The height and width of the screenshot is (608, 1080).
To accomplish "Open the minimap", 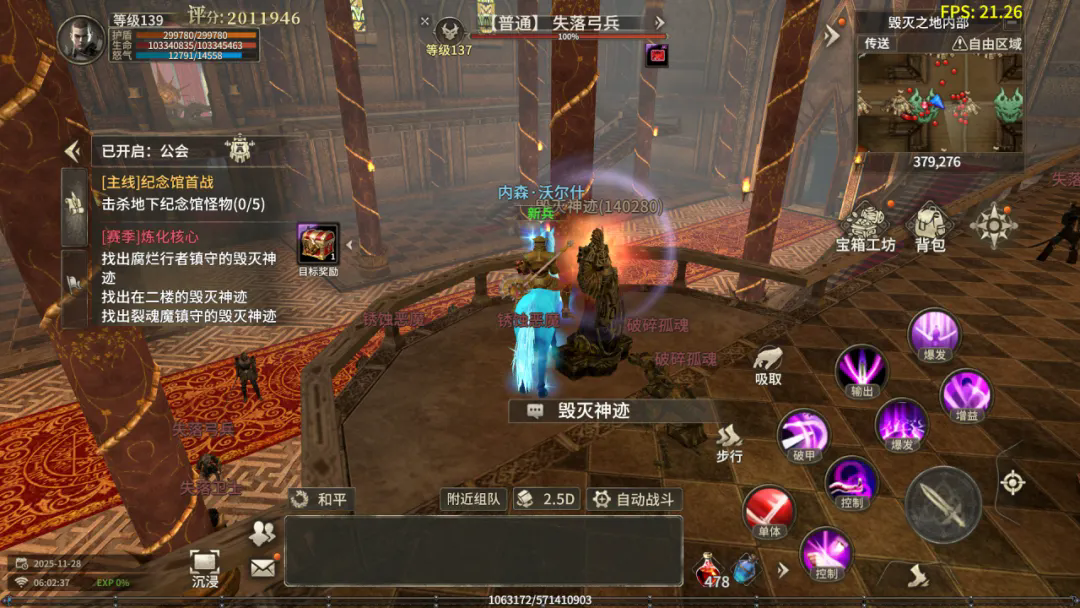I will [x=939, y=101].
